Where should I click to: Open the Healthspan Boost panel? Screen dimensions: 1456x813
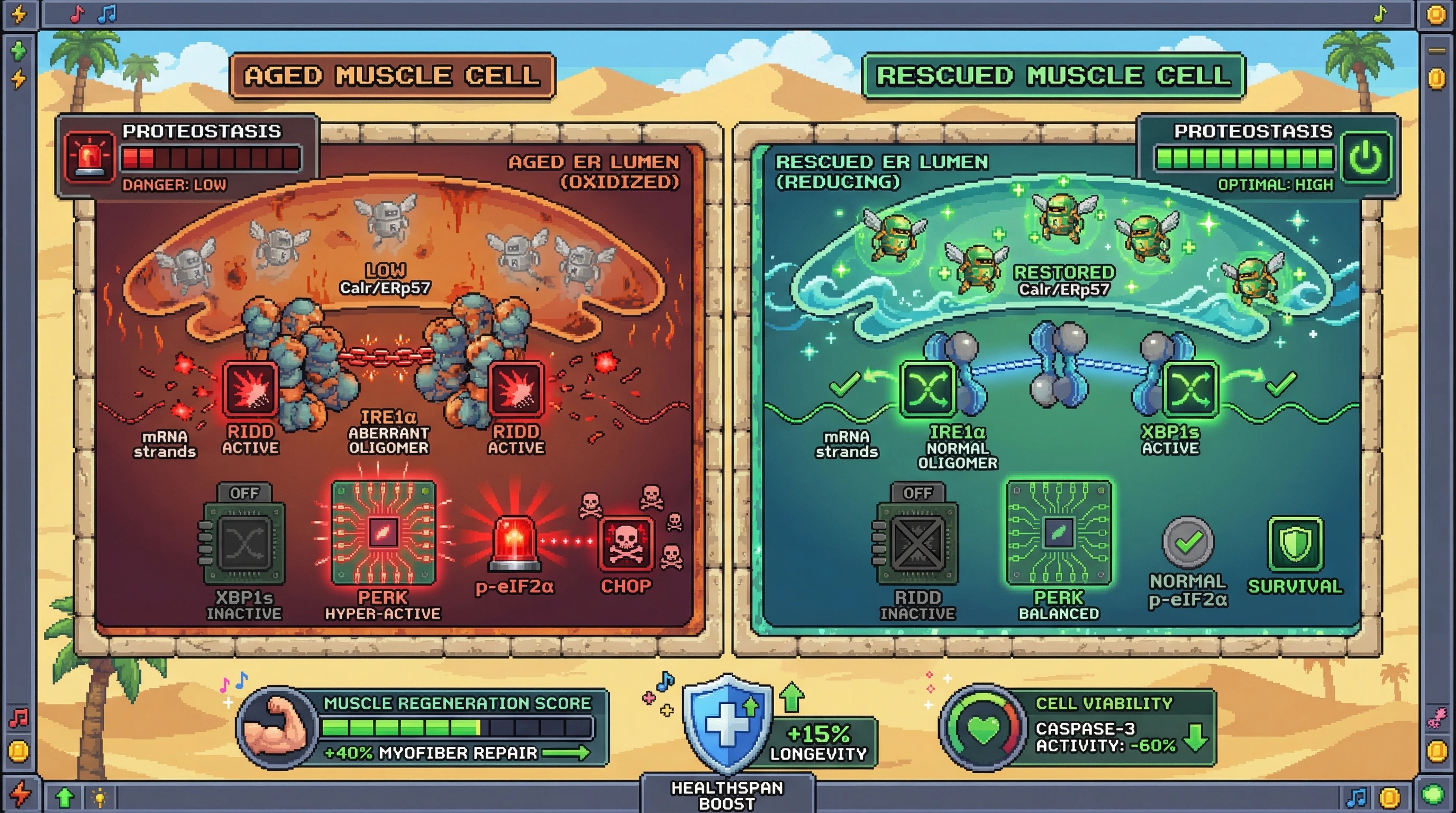(x=727, y=795)
